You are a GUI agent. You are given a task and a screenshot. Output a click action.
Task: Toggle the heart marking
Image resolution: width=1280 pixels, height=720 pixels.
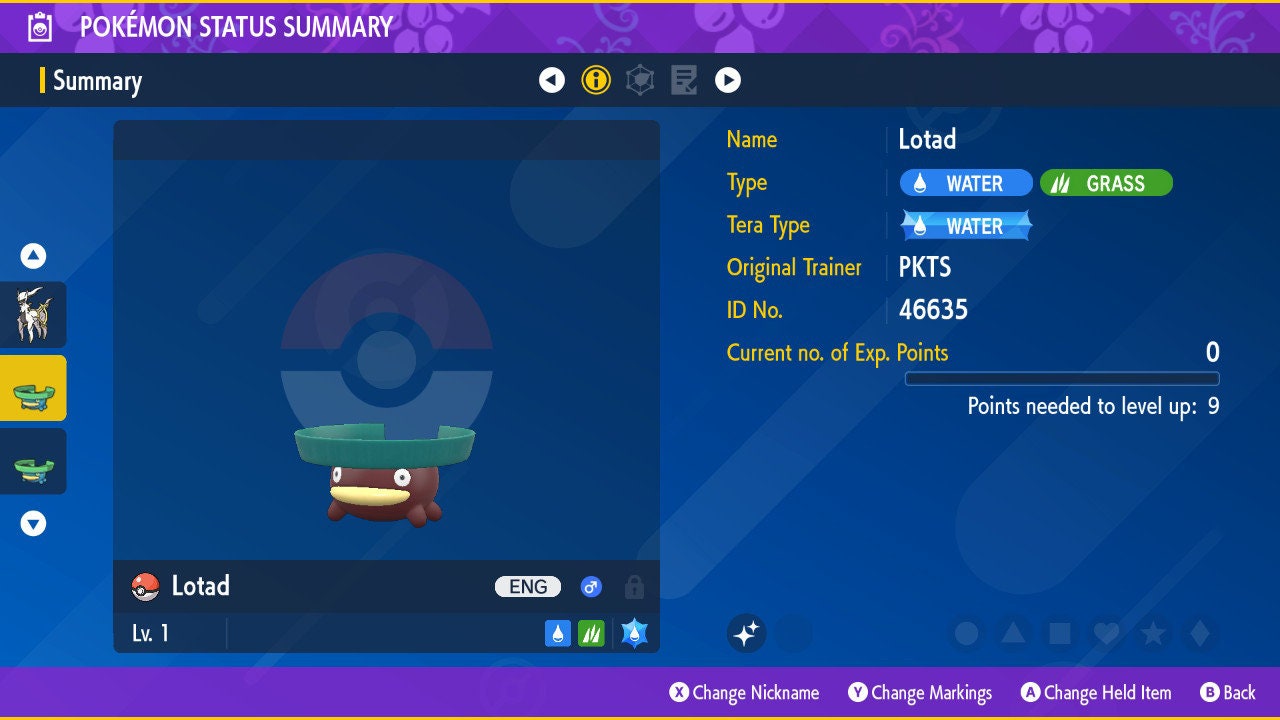pos(1106,633)
